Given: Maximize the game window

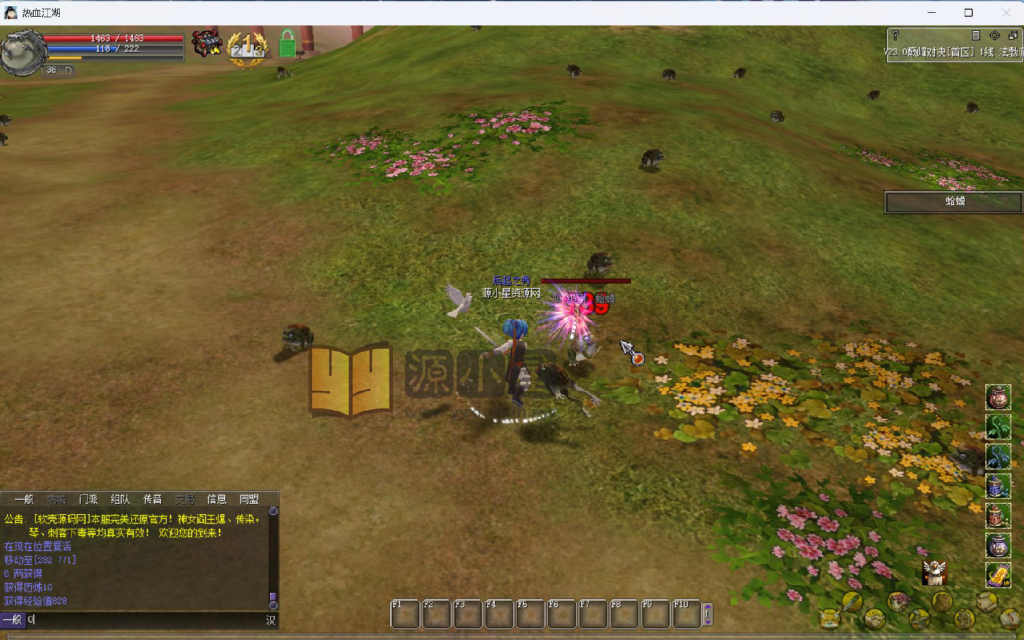Looking at the screenshot, I should tap(968, 12).
